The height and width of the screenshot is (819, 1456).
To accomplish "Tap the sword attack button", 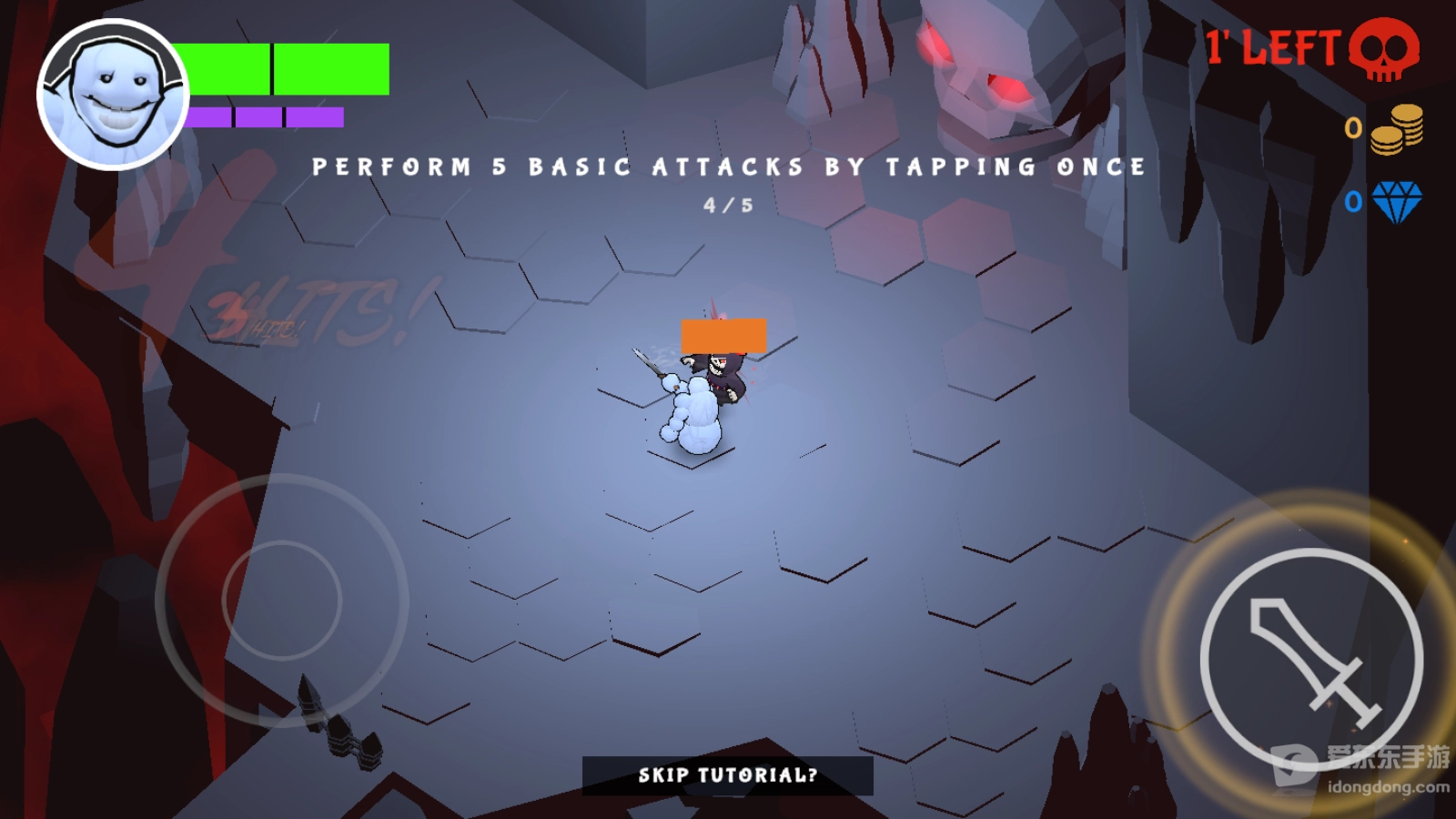I will 1311,660.
